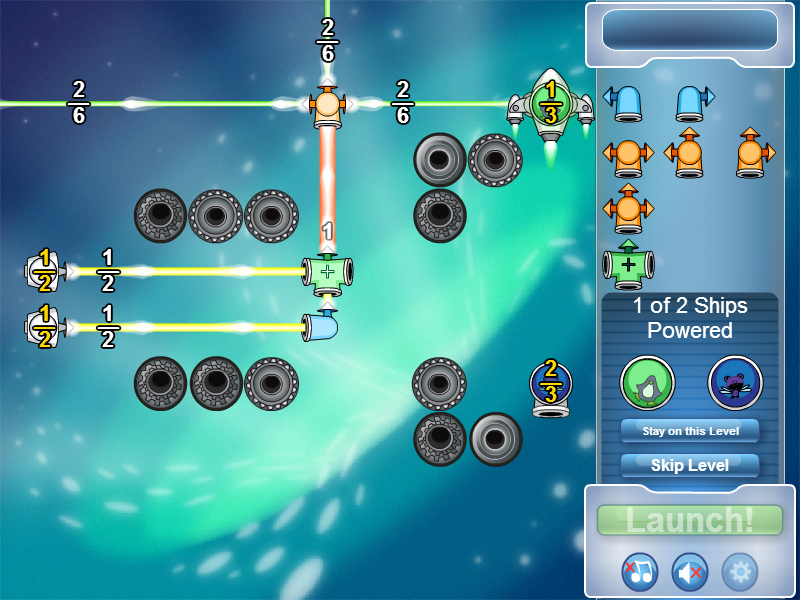Select the blue right-arrow pipe piece
Image resolution: width=800 pixels, height=600 pixels.
pos(691,101)
